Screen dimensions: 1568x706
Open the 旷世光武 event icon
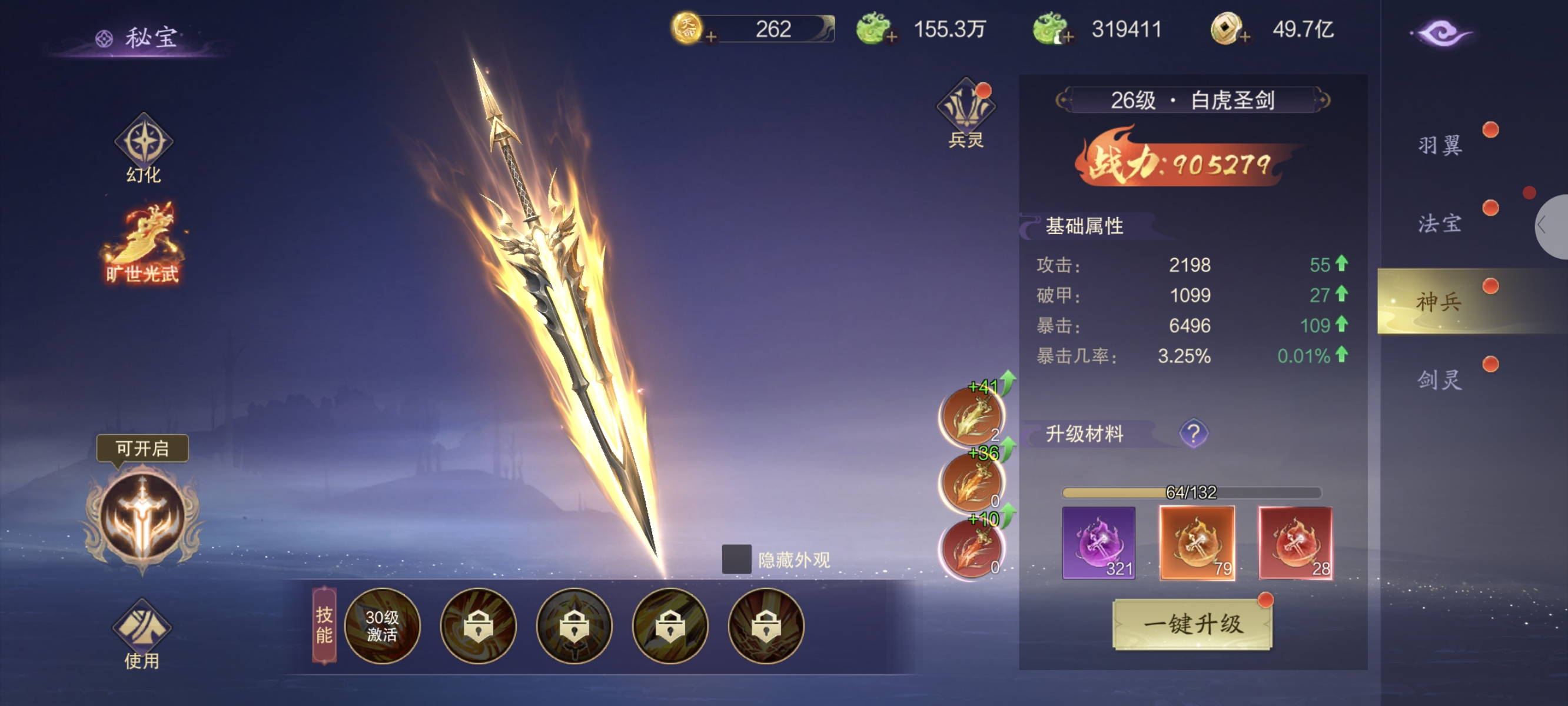tap(144, 244)
